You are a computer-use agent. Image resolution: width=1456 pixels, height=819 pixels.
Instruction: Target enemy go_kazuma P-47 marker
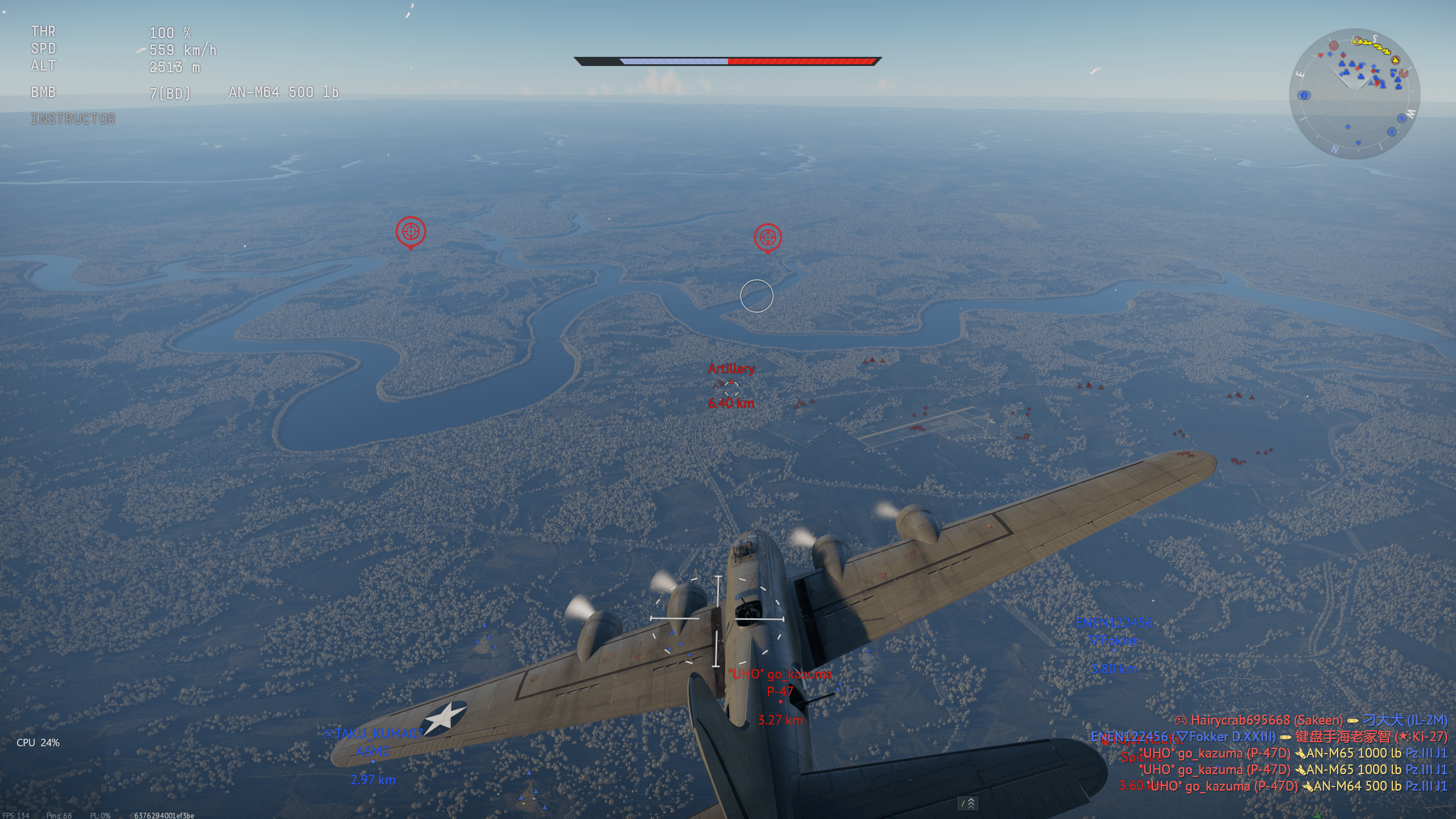[780, 702]
